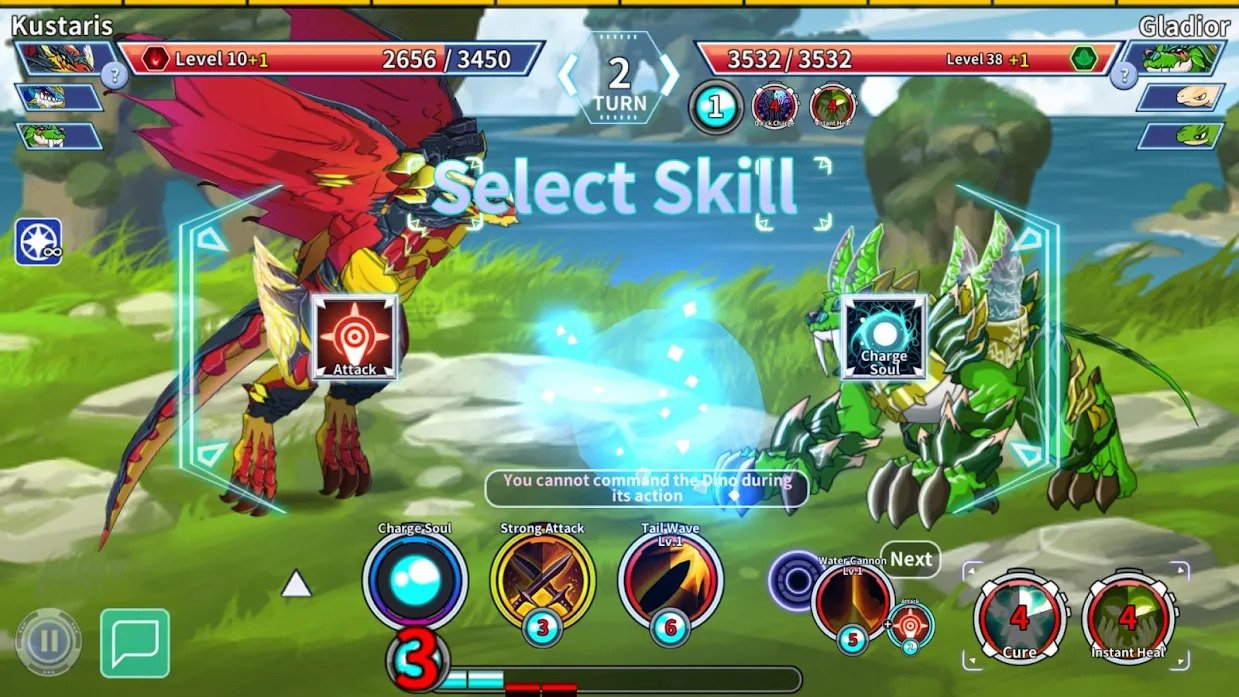Image resolution: width=1239 pixels, height=697 pixels.
Task: Click the turn counter's left arrow
Action: coord(568,75)
